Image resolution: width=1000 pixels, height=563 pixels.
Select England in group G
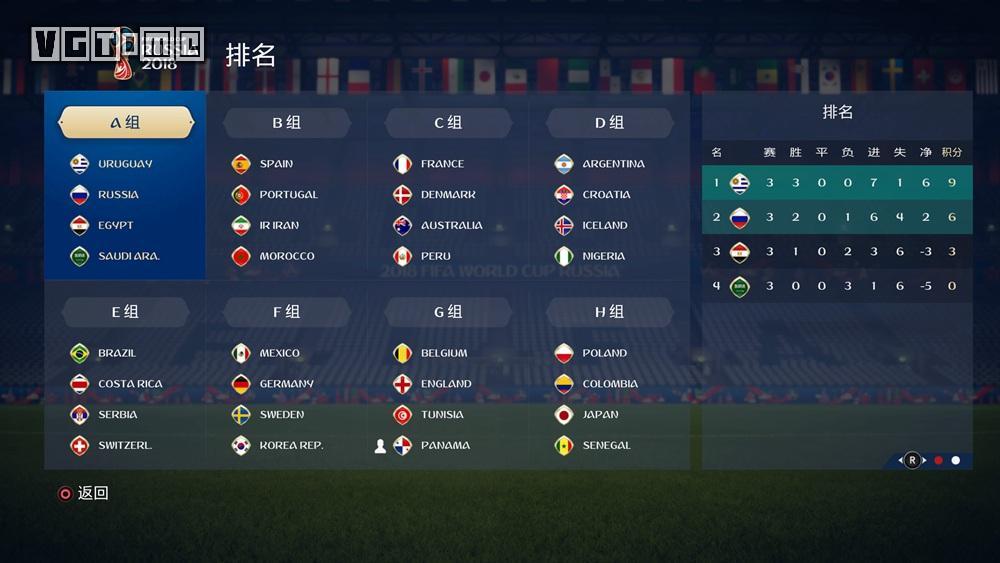[x=445, y=384]
